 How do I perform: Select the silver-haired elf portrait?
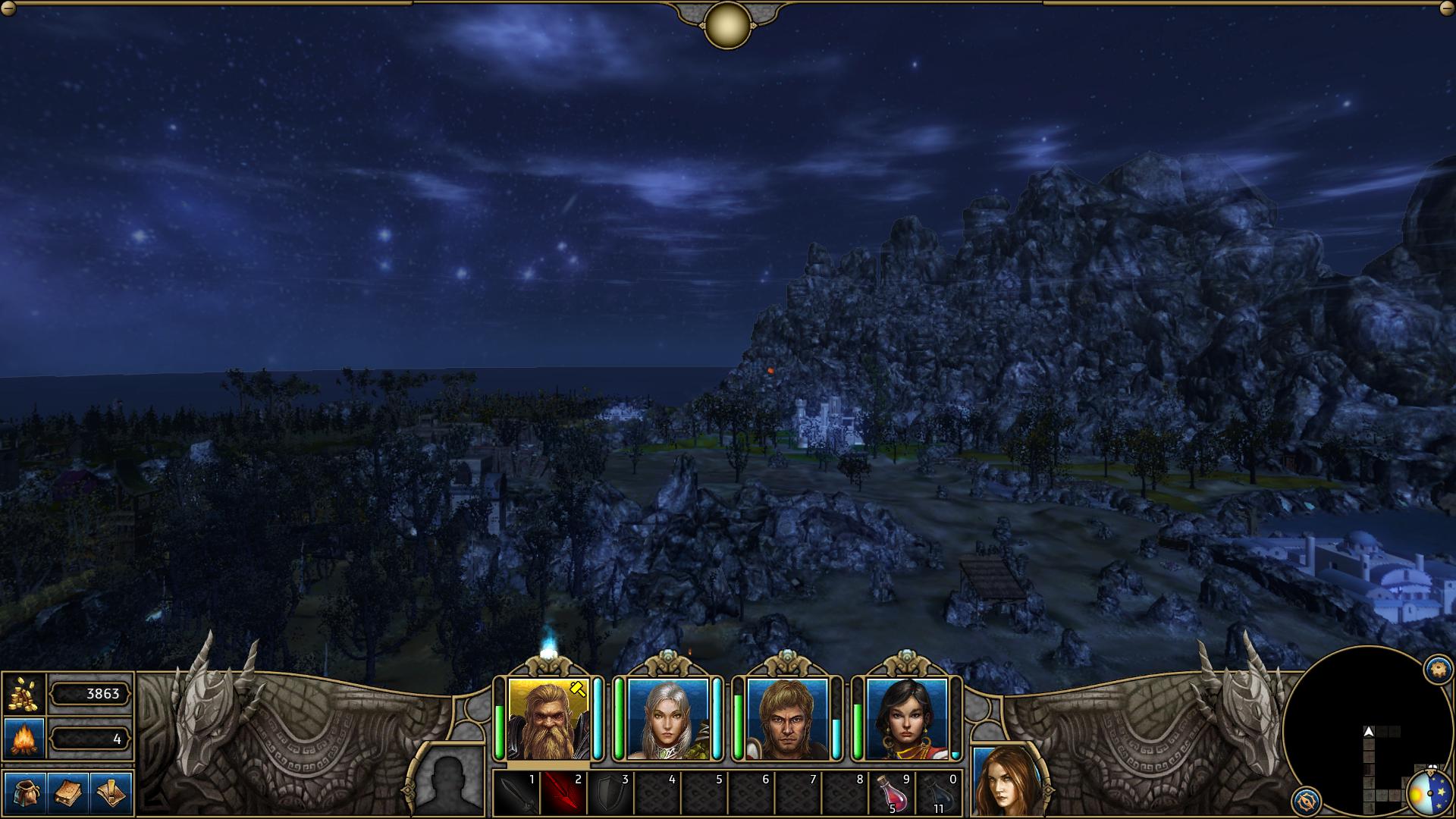(667, 719)
